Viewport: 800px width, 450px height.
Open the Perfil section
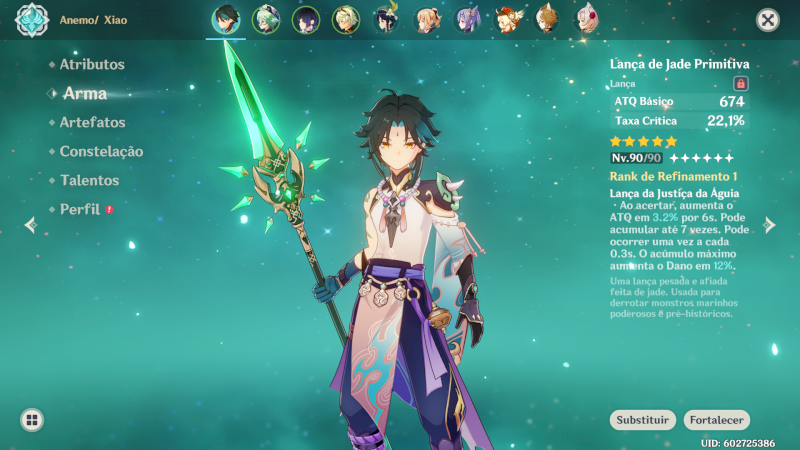[80, 209]
